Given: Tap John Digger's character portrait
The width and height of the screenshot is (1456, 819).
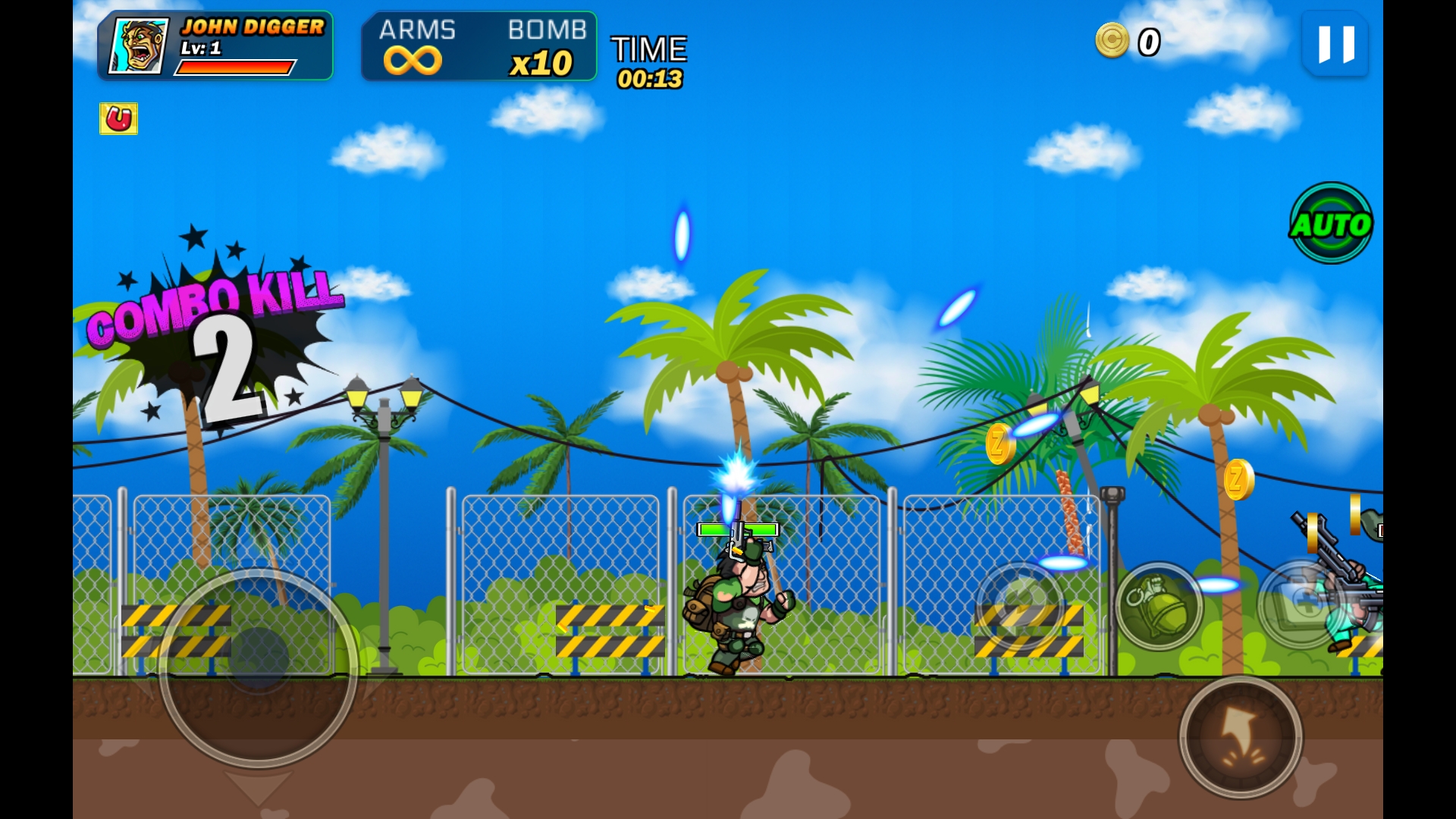Looking at the screenshot, I should pos(139,46).
